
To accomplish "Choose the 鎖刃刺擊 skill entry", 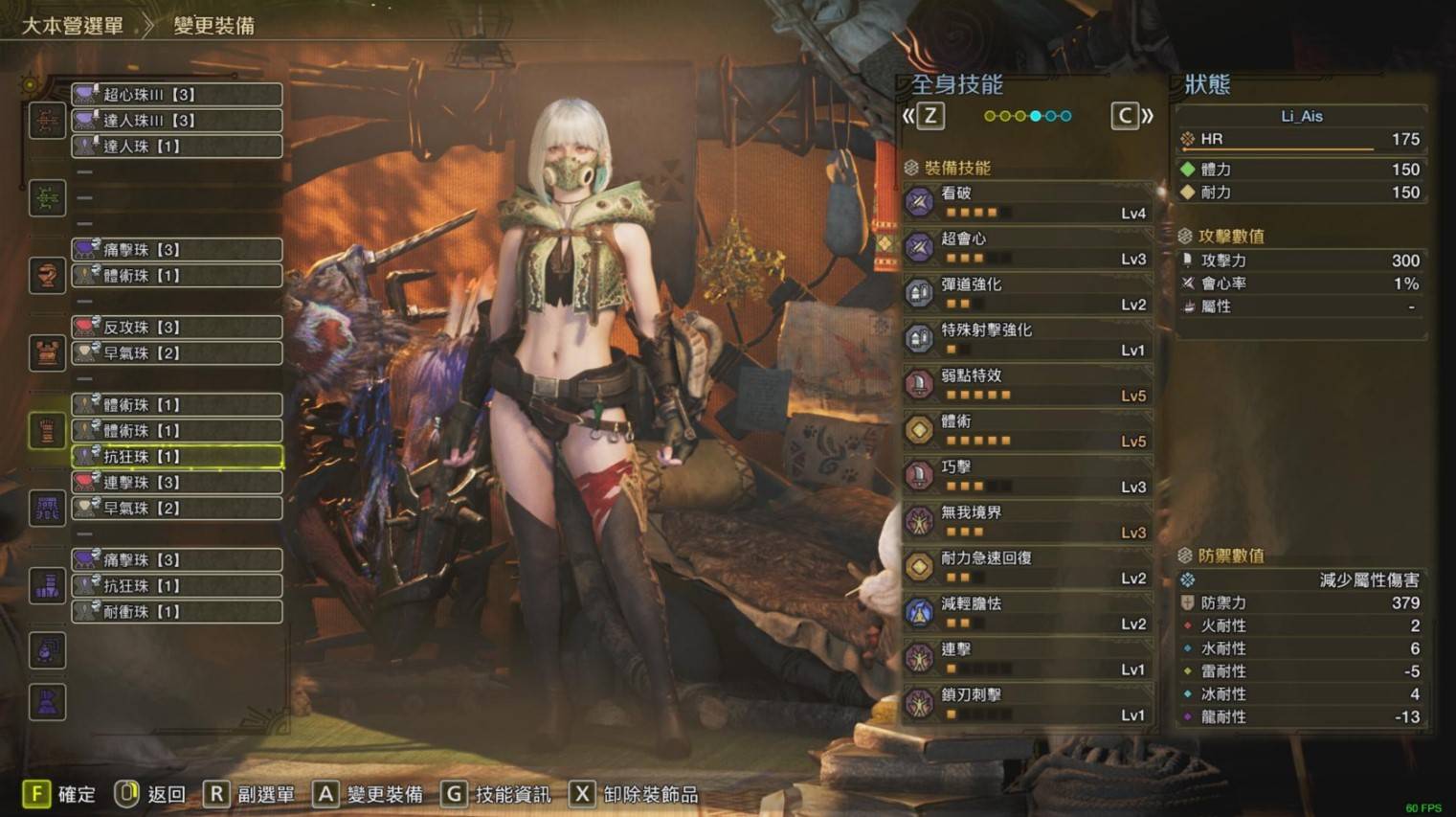I will point(1027,704).
